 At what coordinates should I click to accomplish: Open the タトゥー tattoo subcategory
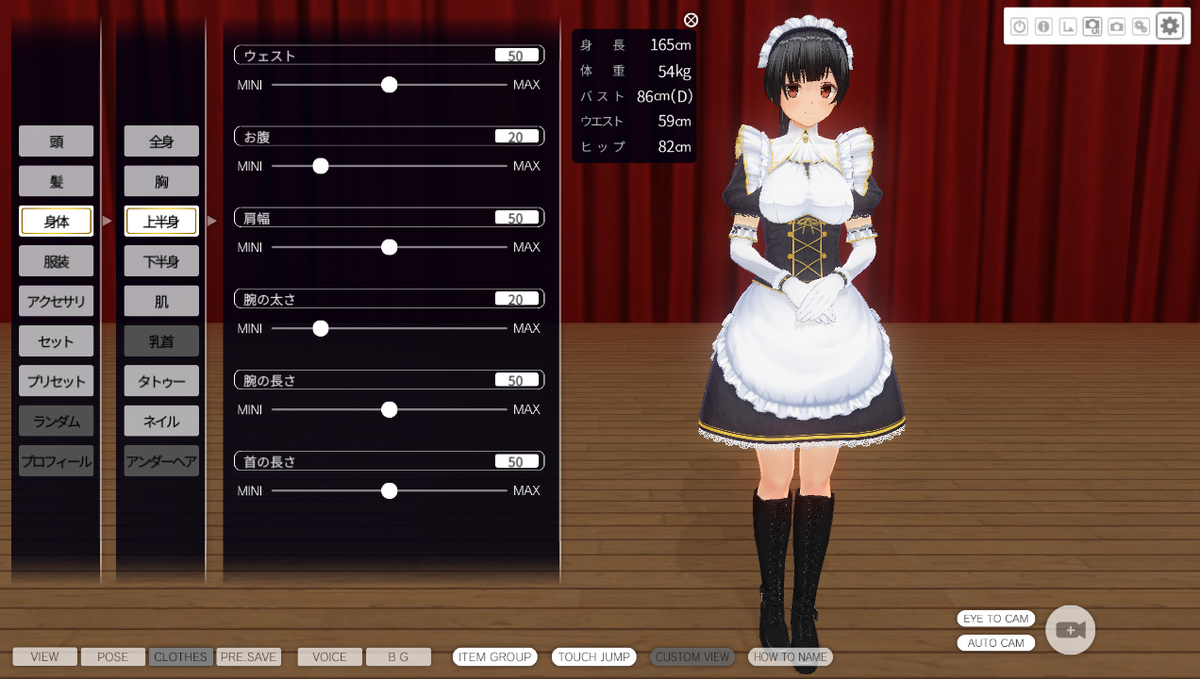point(161,381)
